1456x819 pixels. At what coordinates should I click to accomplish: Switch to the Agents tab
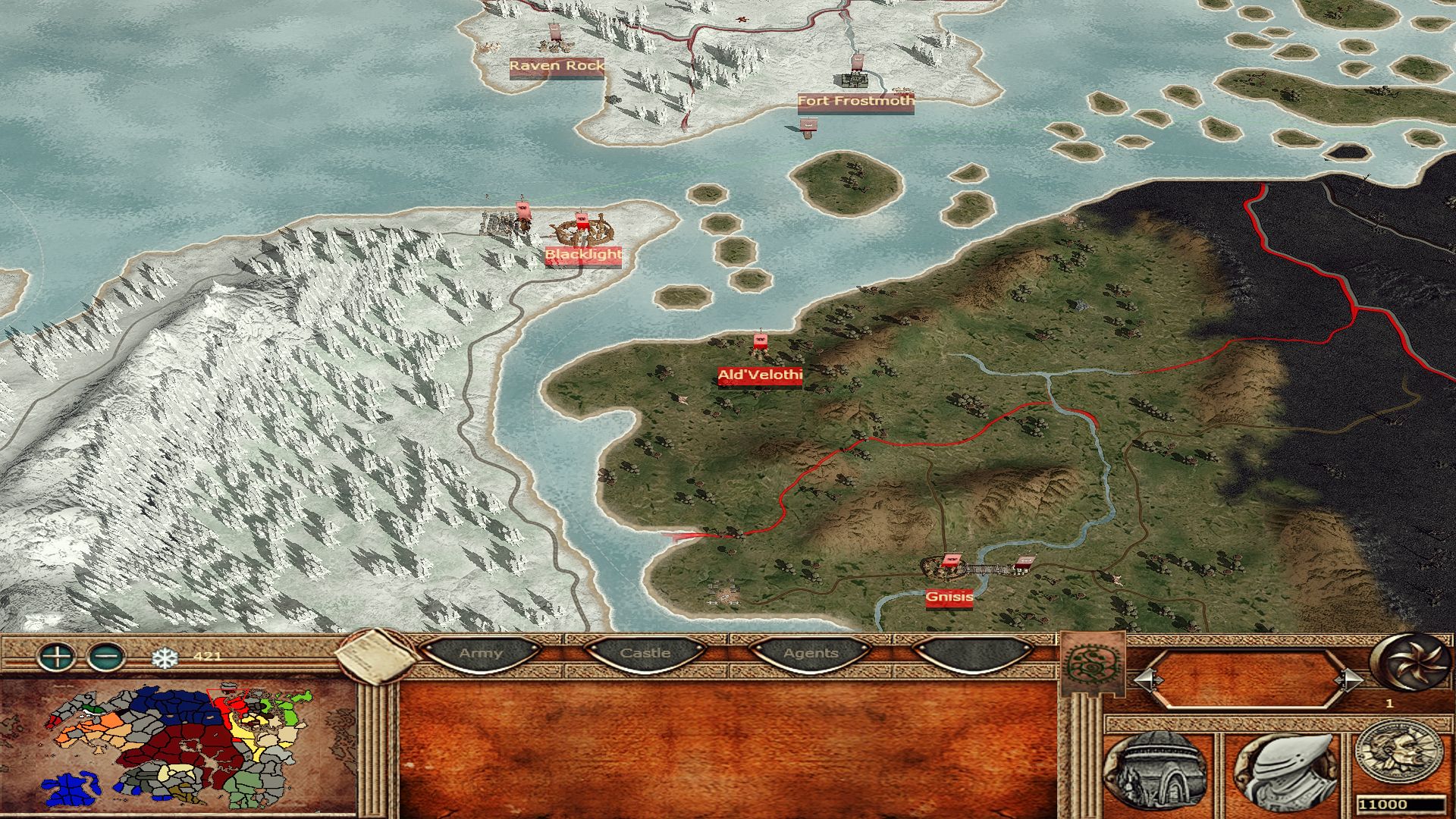point(811,653)
